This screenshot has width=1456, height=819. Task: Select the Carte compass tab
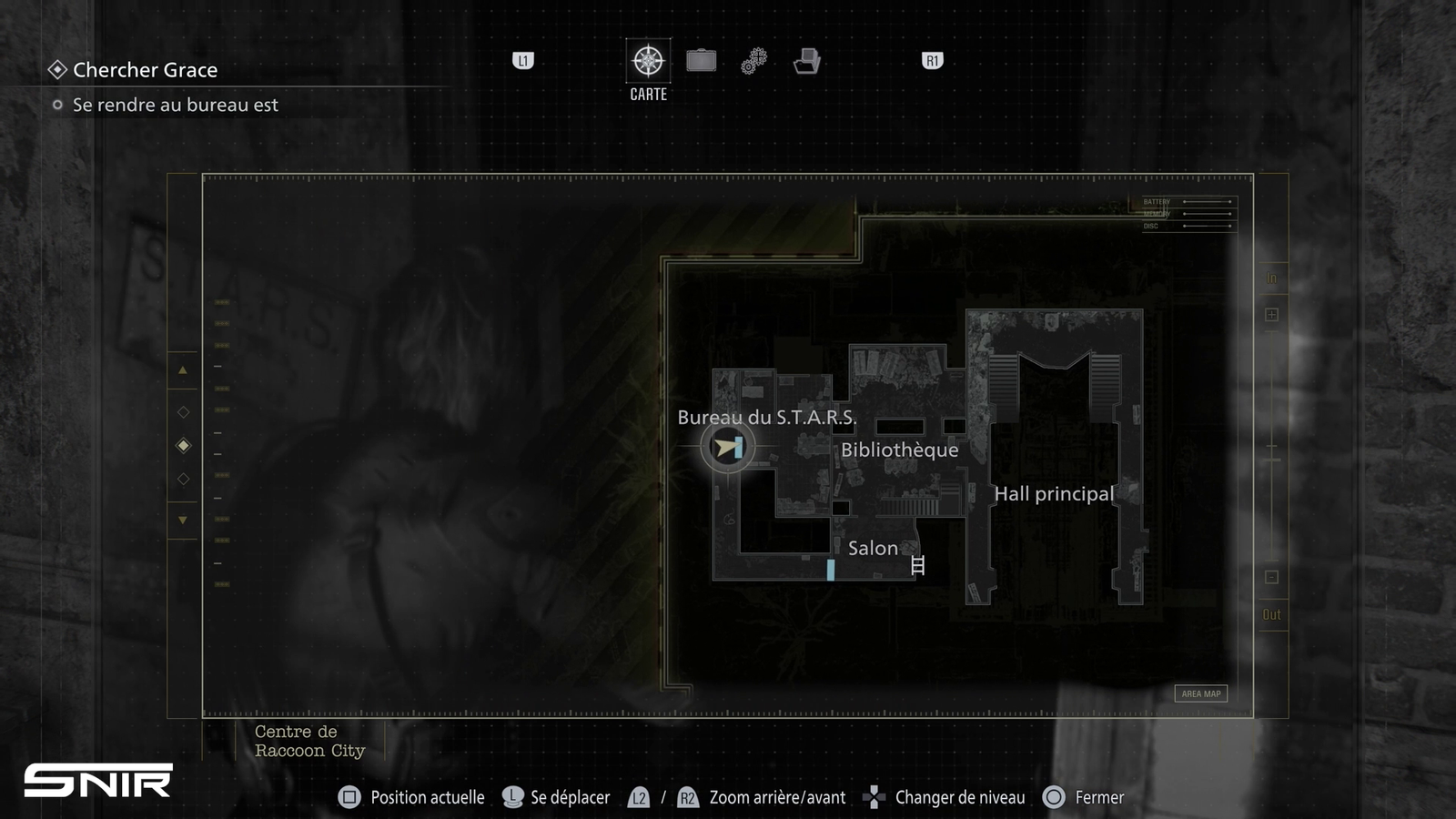pyautogui.click(x=648, y=61)
